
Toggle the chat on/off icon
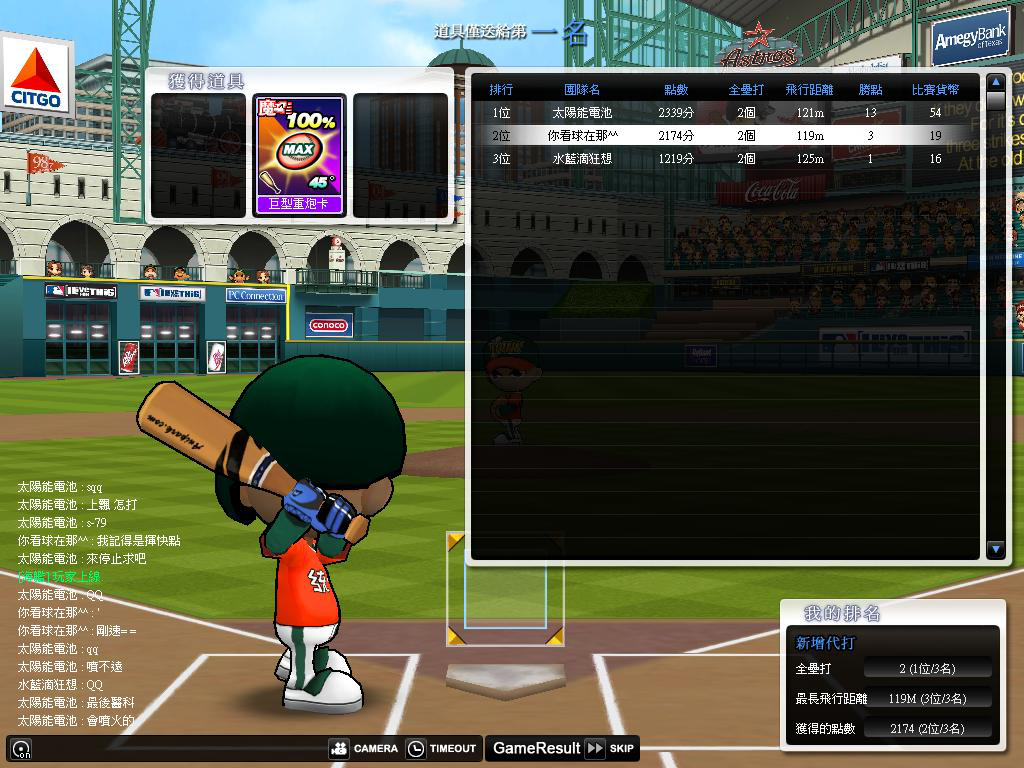coord(21,748)
